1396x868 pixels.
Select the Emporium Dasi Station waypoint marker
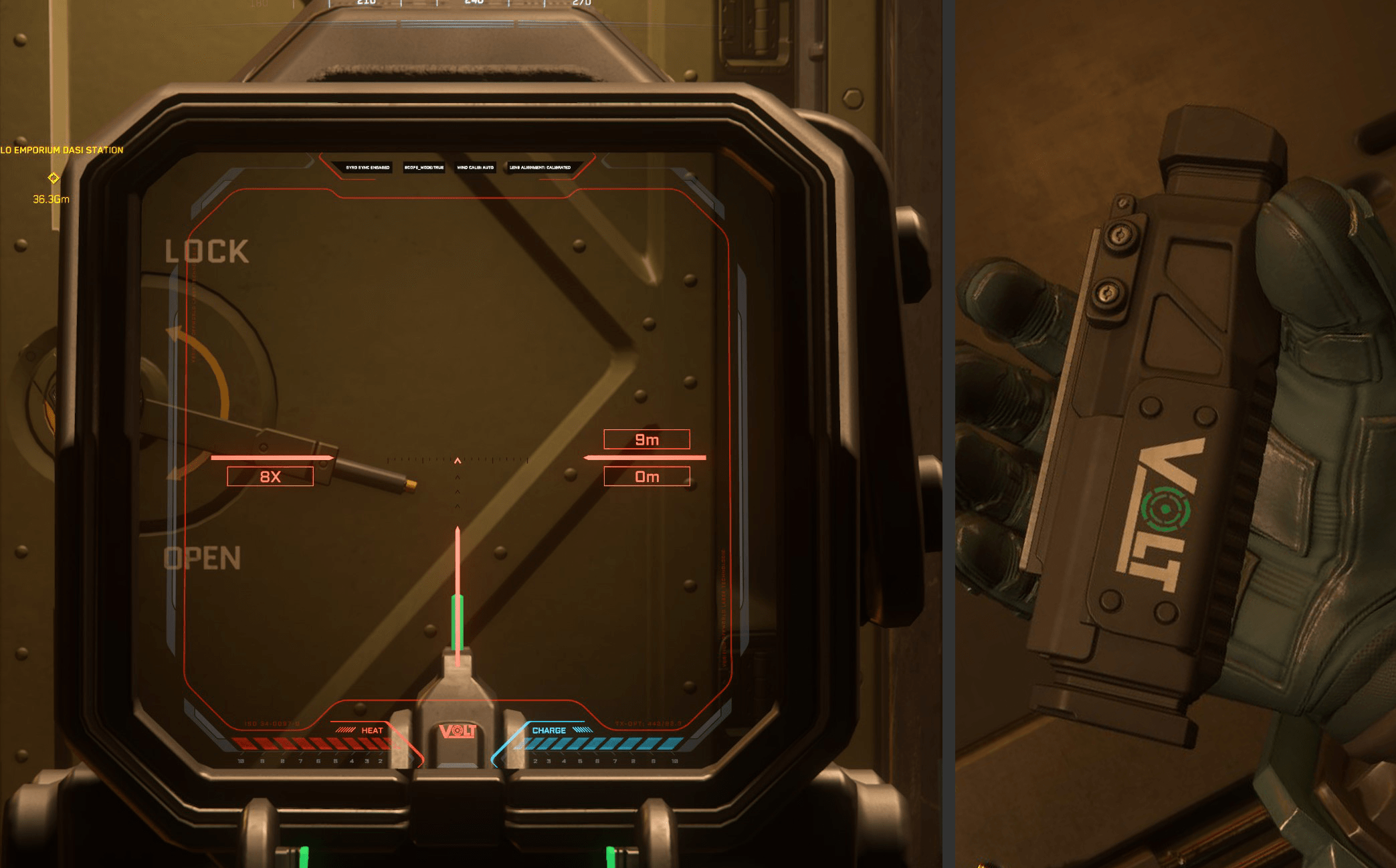tap(54, 178)
